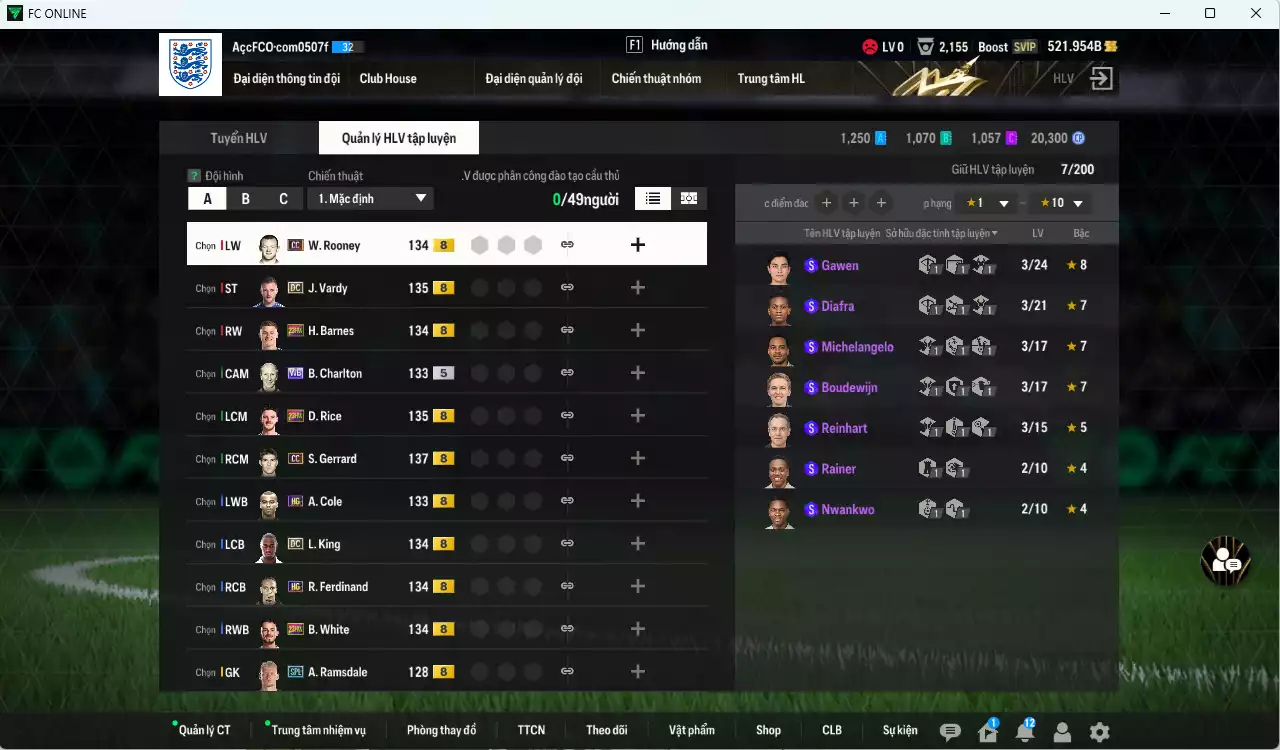1280x750 pixels.
Task: Close the FC Online window
Action: (1256, 13)
